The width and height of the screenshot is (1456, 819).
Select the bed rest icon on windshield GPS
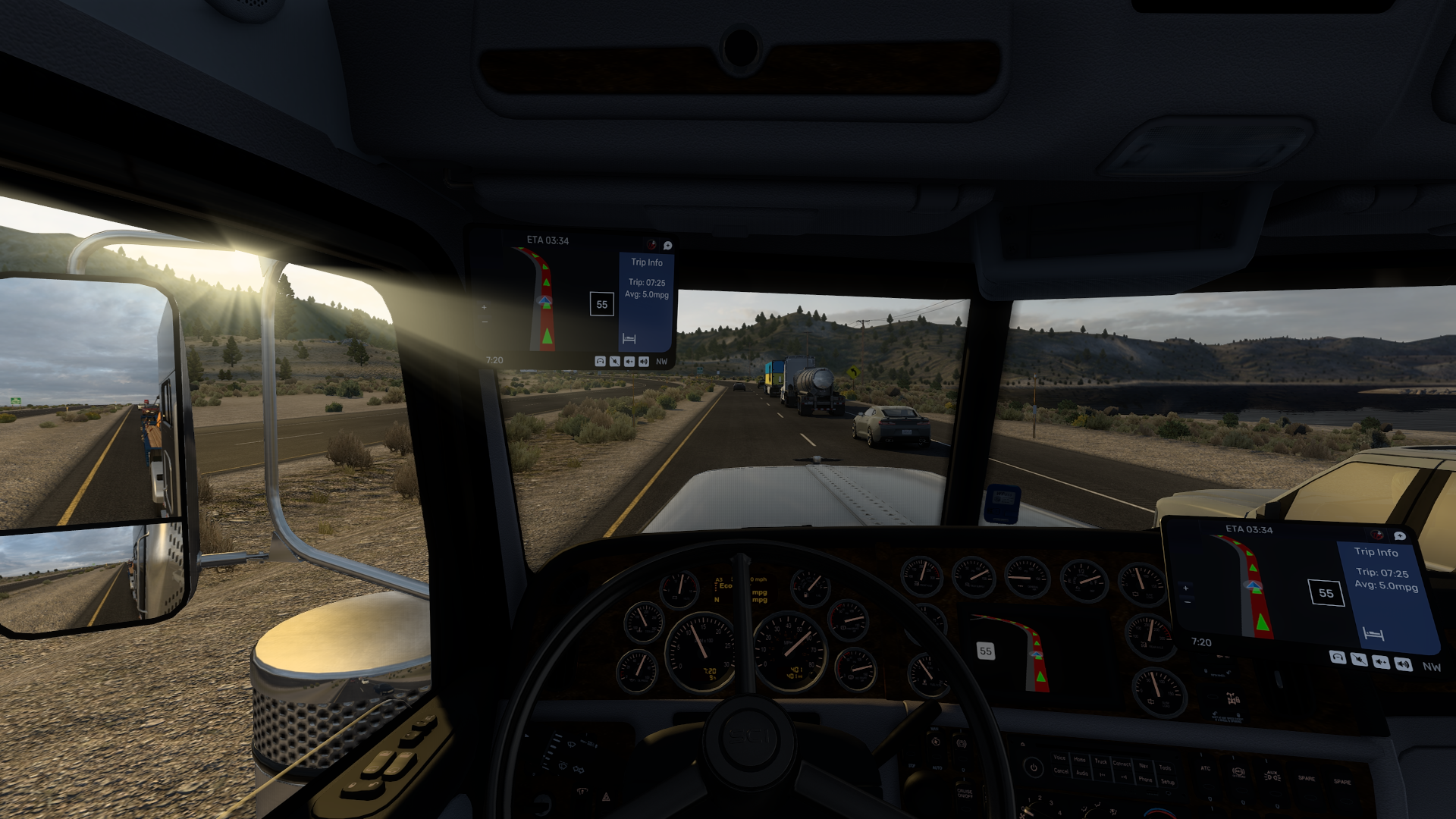629,338
